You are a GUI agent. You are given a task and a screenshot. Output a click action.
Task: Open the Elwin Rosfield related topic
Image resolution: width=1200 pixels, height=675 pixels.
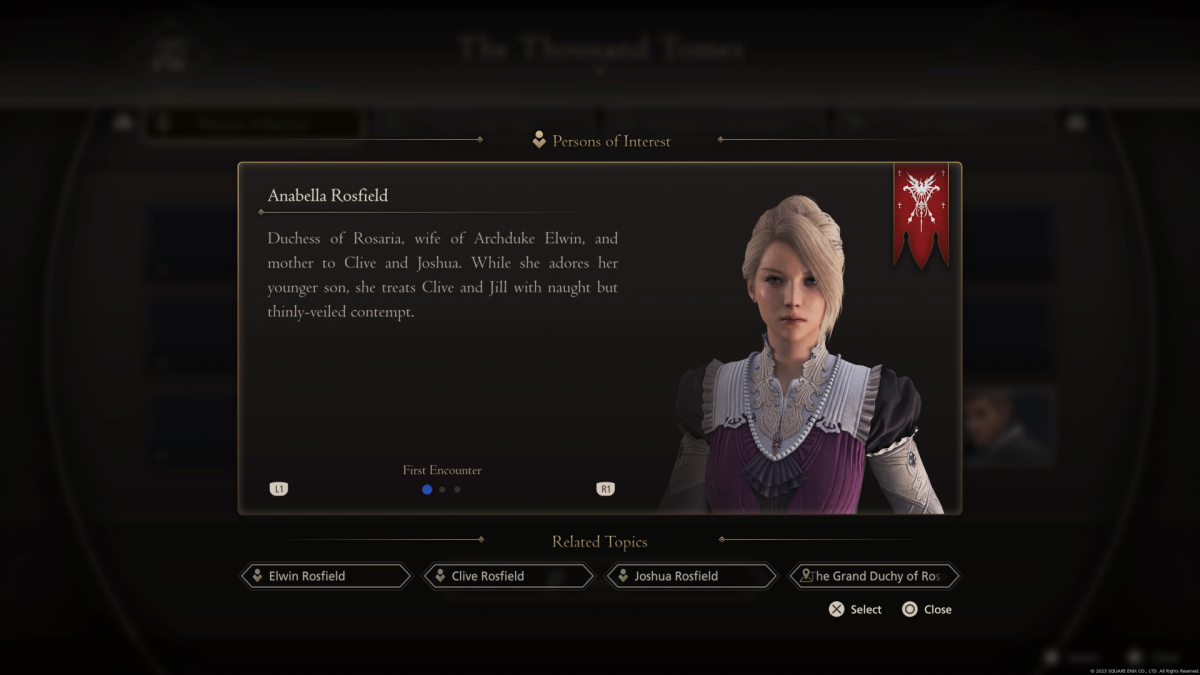click(325, 576)
